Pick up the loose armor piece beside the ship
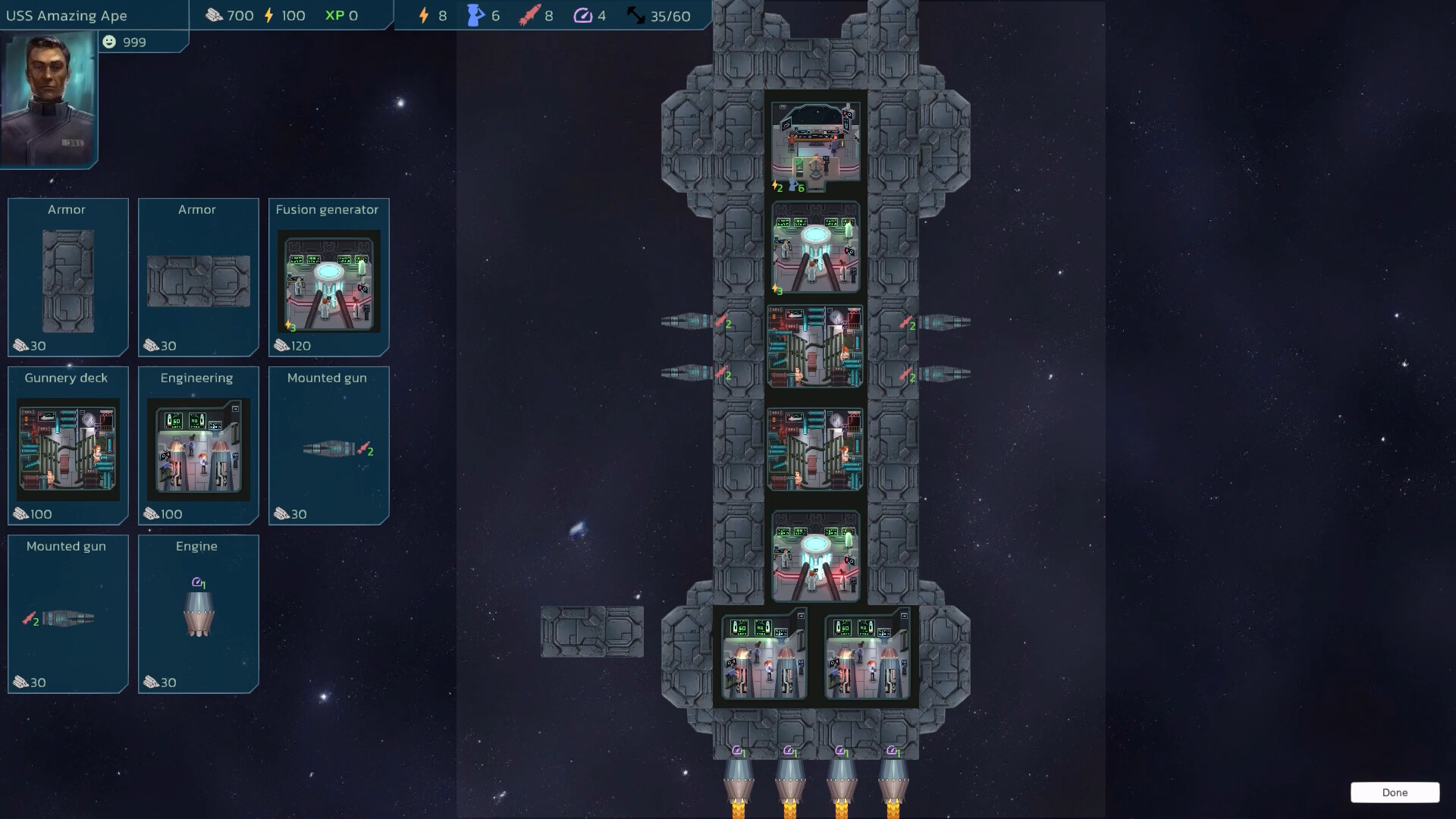 coord(592,632)
